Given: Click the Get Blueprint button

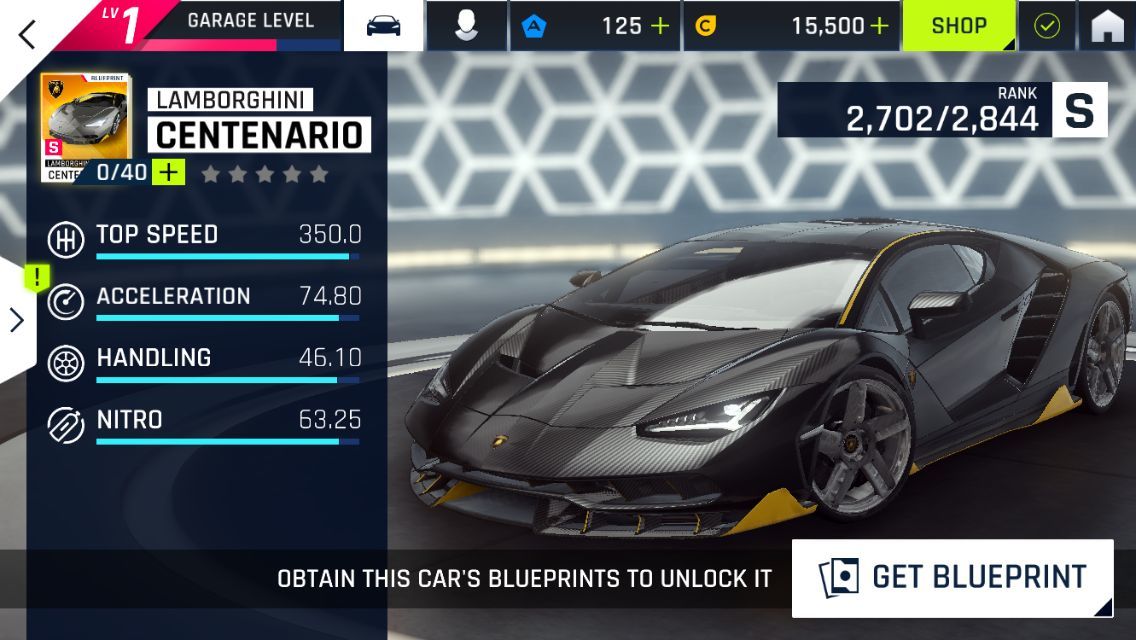Looking at the screenshot, I should (952, 577).
